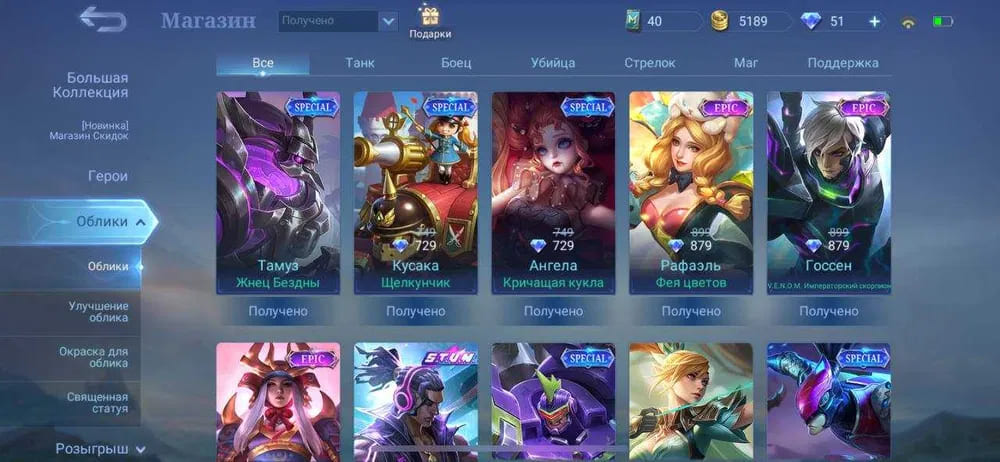
Task: Open the Подарки gift box
Action: pos(429,21)
